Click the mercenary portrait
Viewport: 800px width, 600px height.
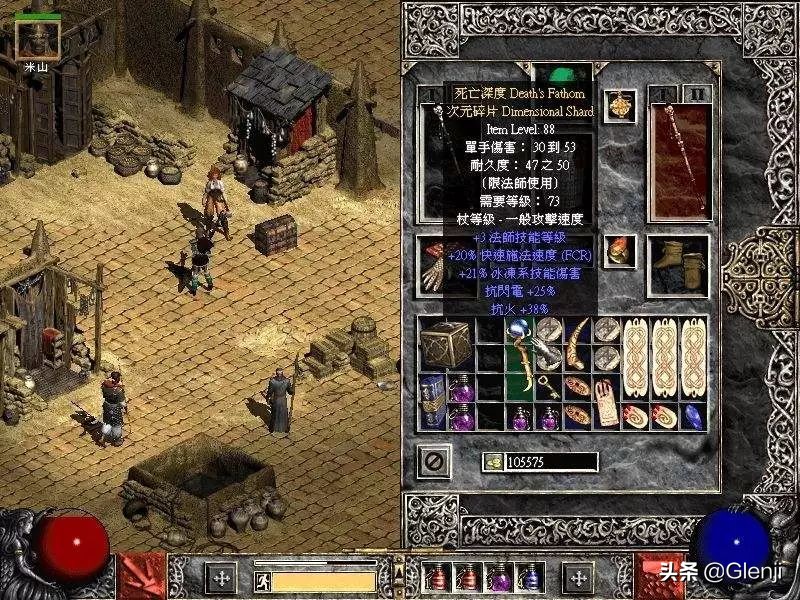tap(37, 39)
